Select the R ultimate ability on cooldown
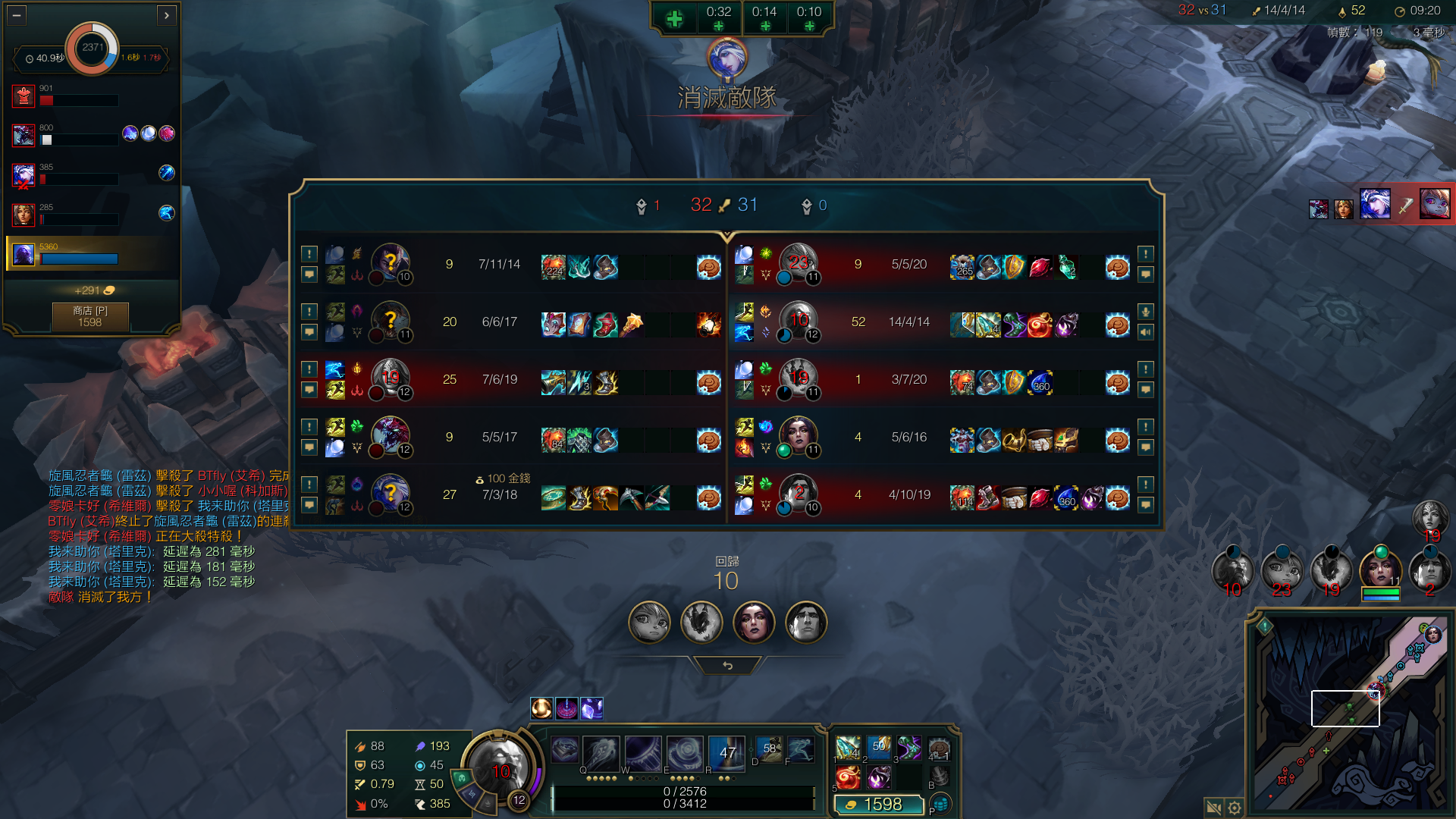Image resolution: width=1456 pixels, height=819 pixels. click(x=726, y=752)
